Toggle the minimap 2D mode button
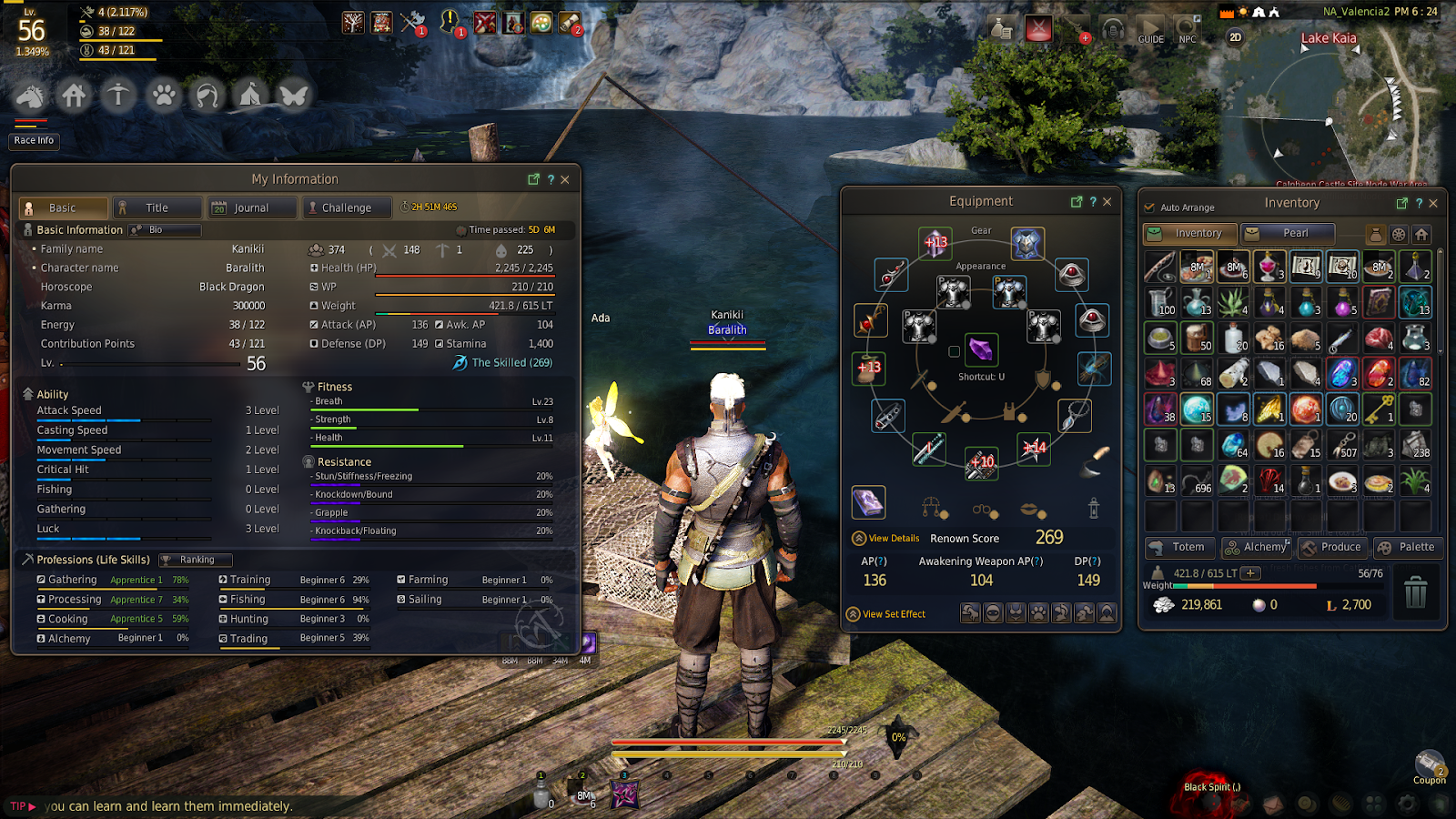1456x819 pixels. [x=1236, y=37]
